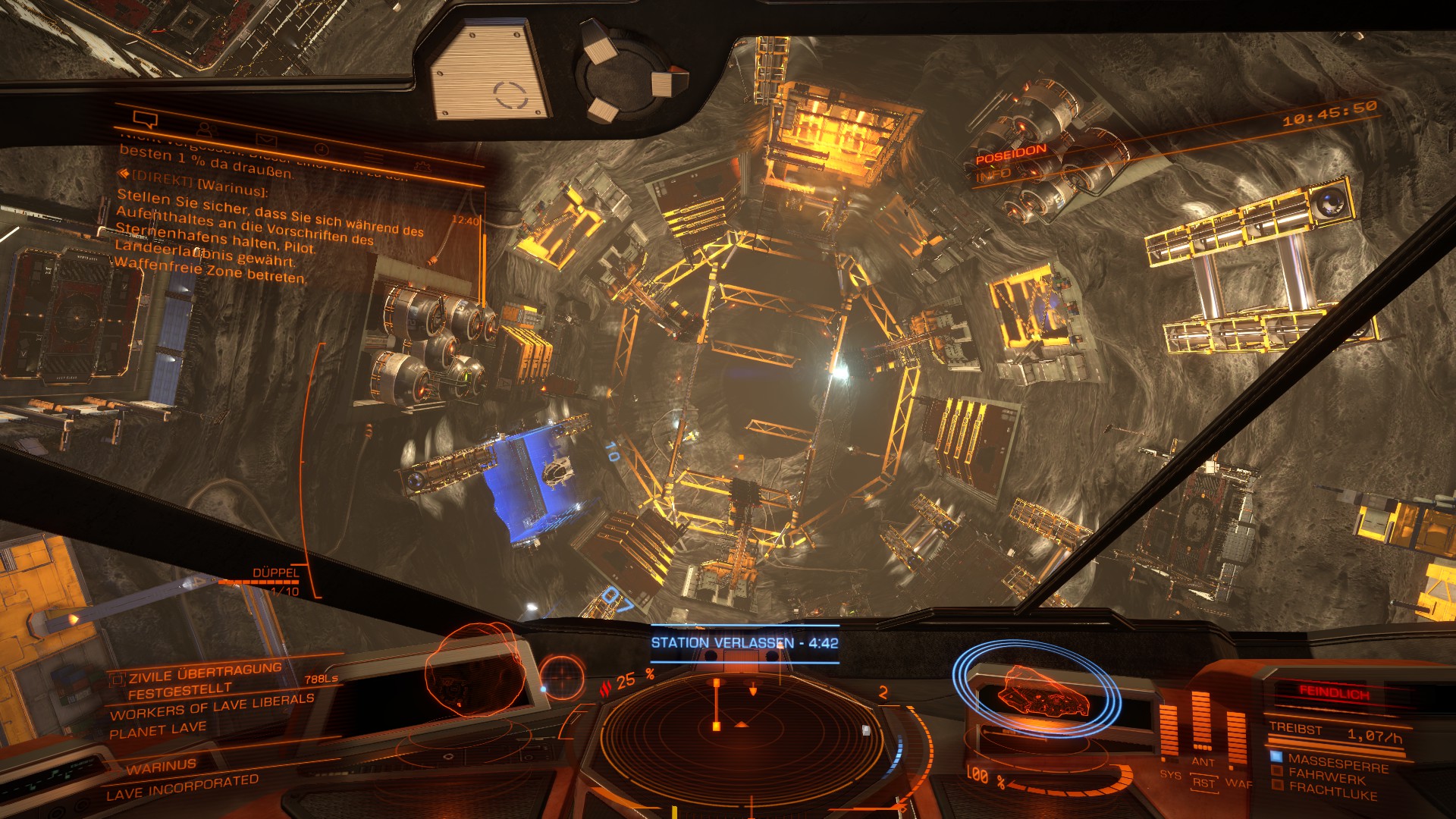The width and height of the screenshot is (1456, 819).
Task: Open the envelope inbox tab
Action: pos(265,140)
